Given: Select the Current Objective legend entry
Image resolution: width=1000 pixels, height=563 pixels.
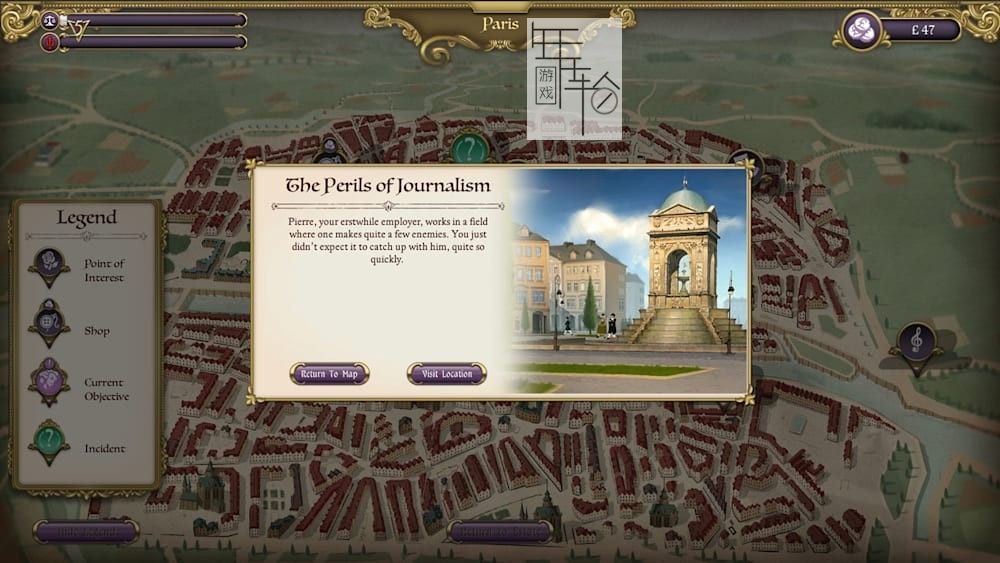Looking at the screenshot, I should pos(103,389).
